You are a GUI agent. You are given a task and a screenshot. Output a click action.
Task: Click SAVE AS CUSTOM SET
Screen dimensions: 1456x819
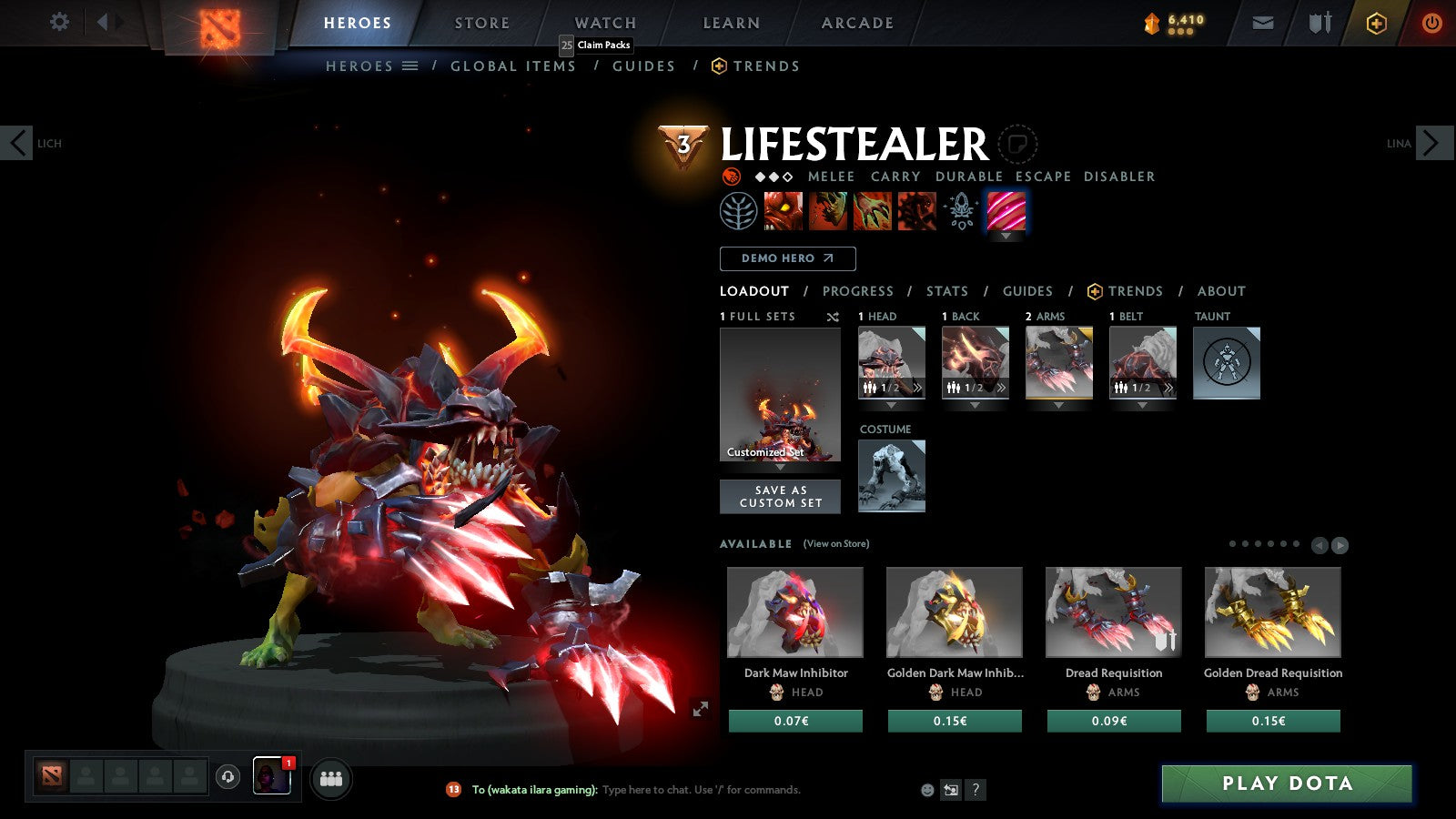tap(780, 495)
